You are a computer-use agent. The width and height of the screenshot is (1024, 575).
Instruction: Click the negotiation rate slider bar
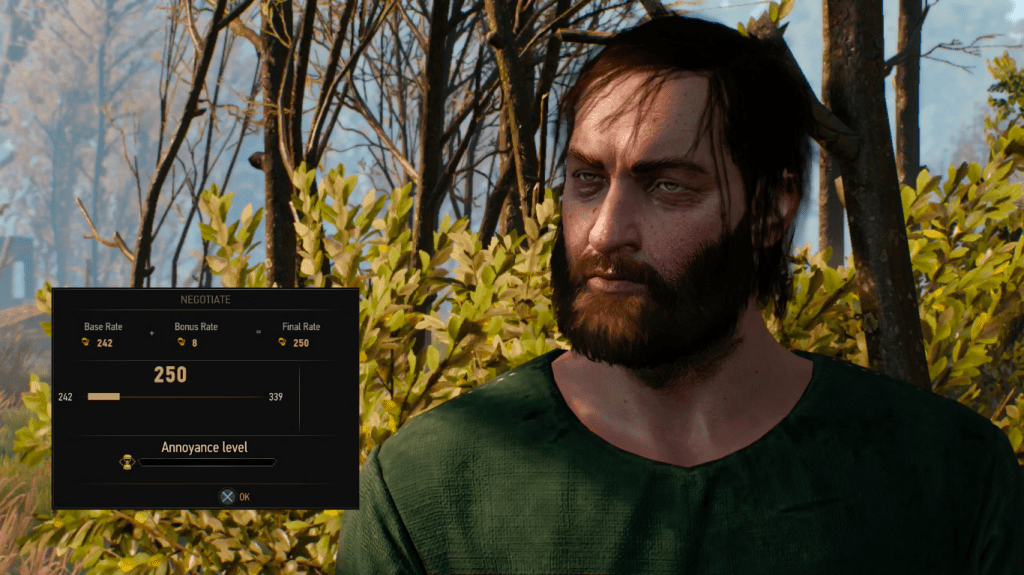(x=174, y=397)
